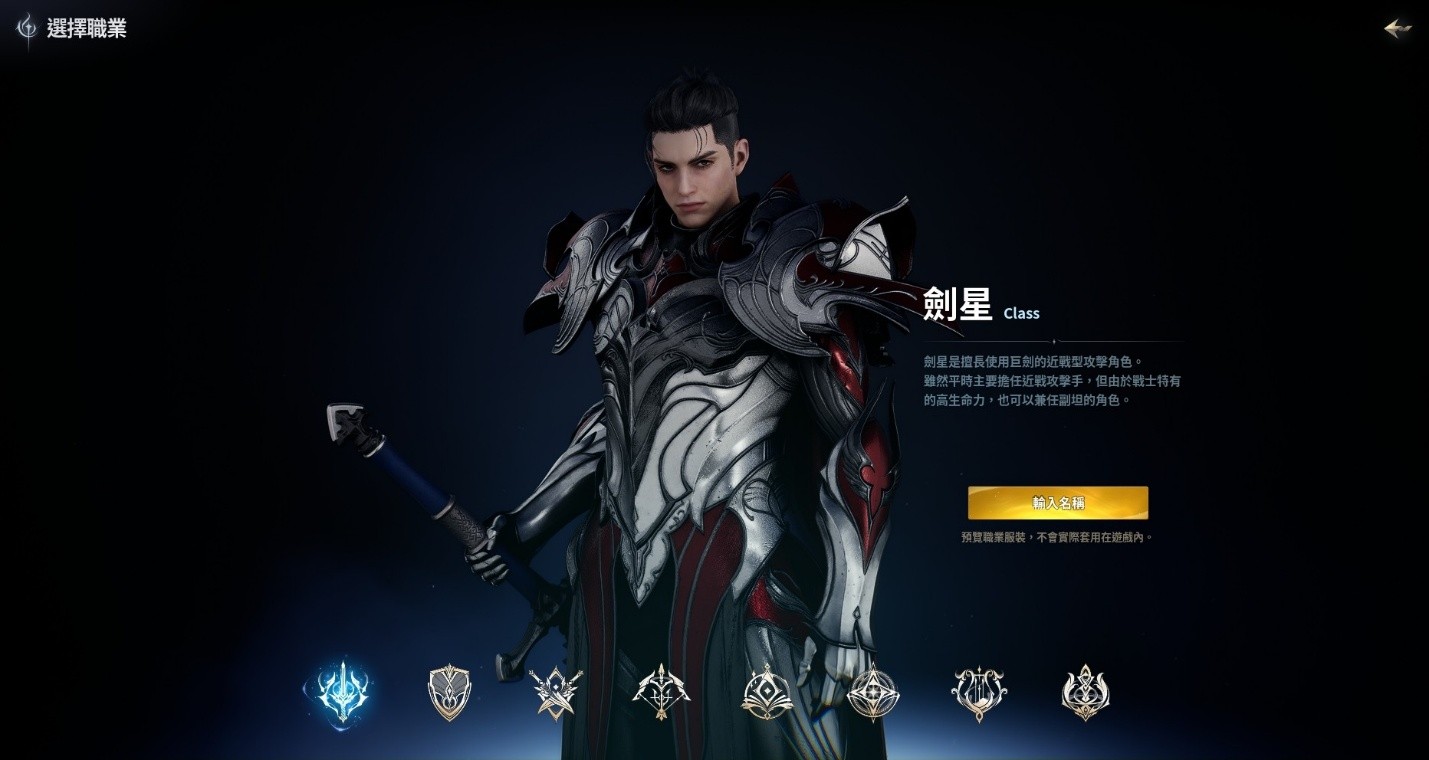1429x760 pixels.
Task: Select the rightmost crown-shaped class emblem
Action: [1085, 690]
